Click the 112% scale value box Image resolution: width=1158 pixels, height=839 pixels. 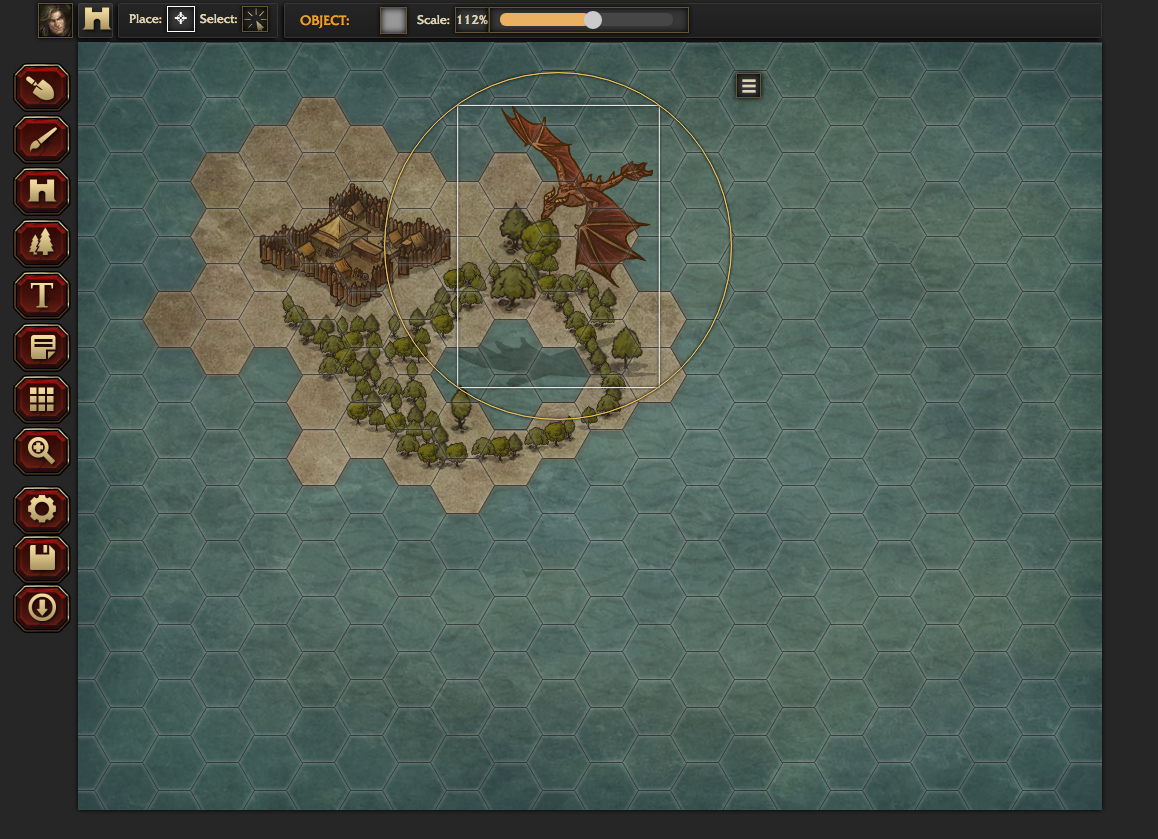pyautogui.click(x=472, y=20)
